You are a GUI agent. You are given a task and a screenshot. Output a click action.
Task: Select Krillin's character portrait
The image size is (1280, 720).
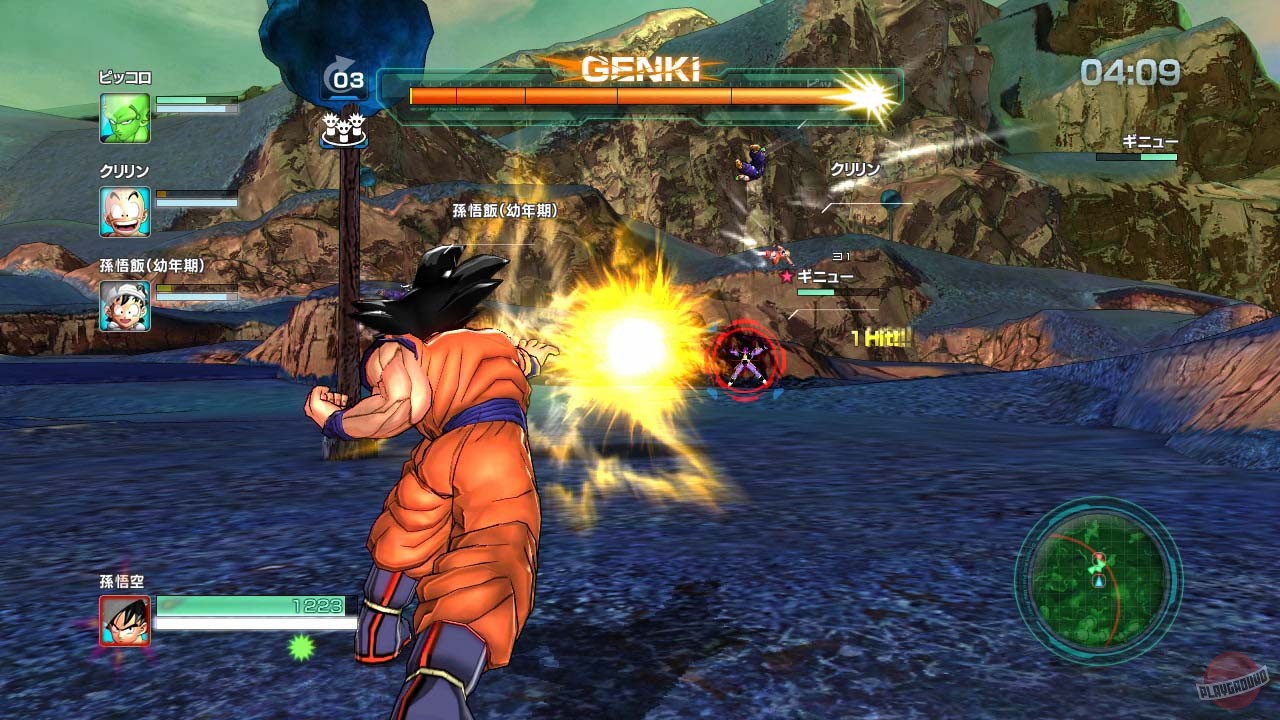coord(126,210)
